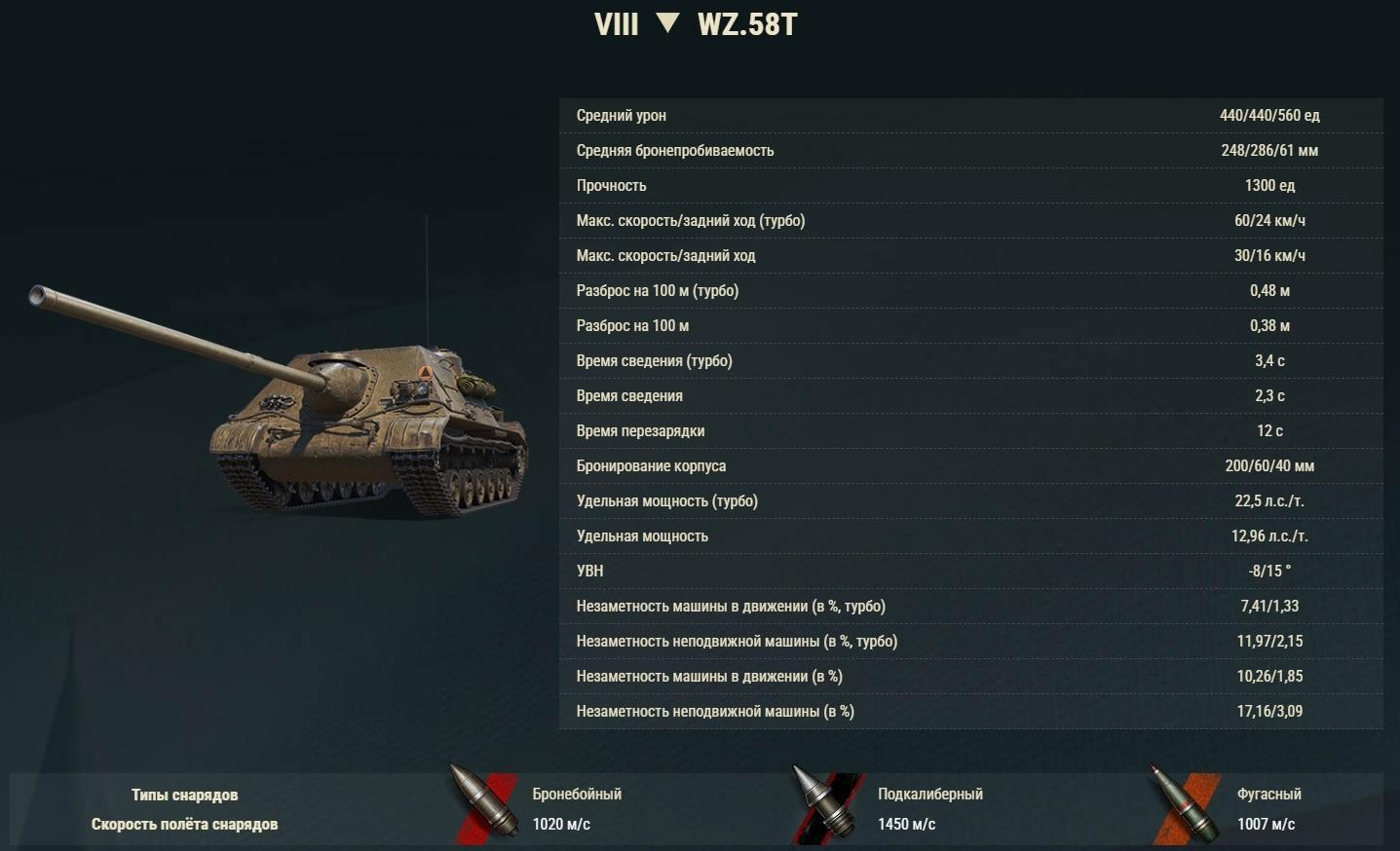Pick the Фугасный shell icon

click(1184, 807)
